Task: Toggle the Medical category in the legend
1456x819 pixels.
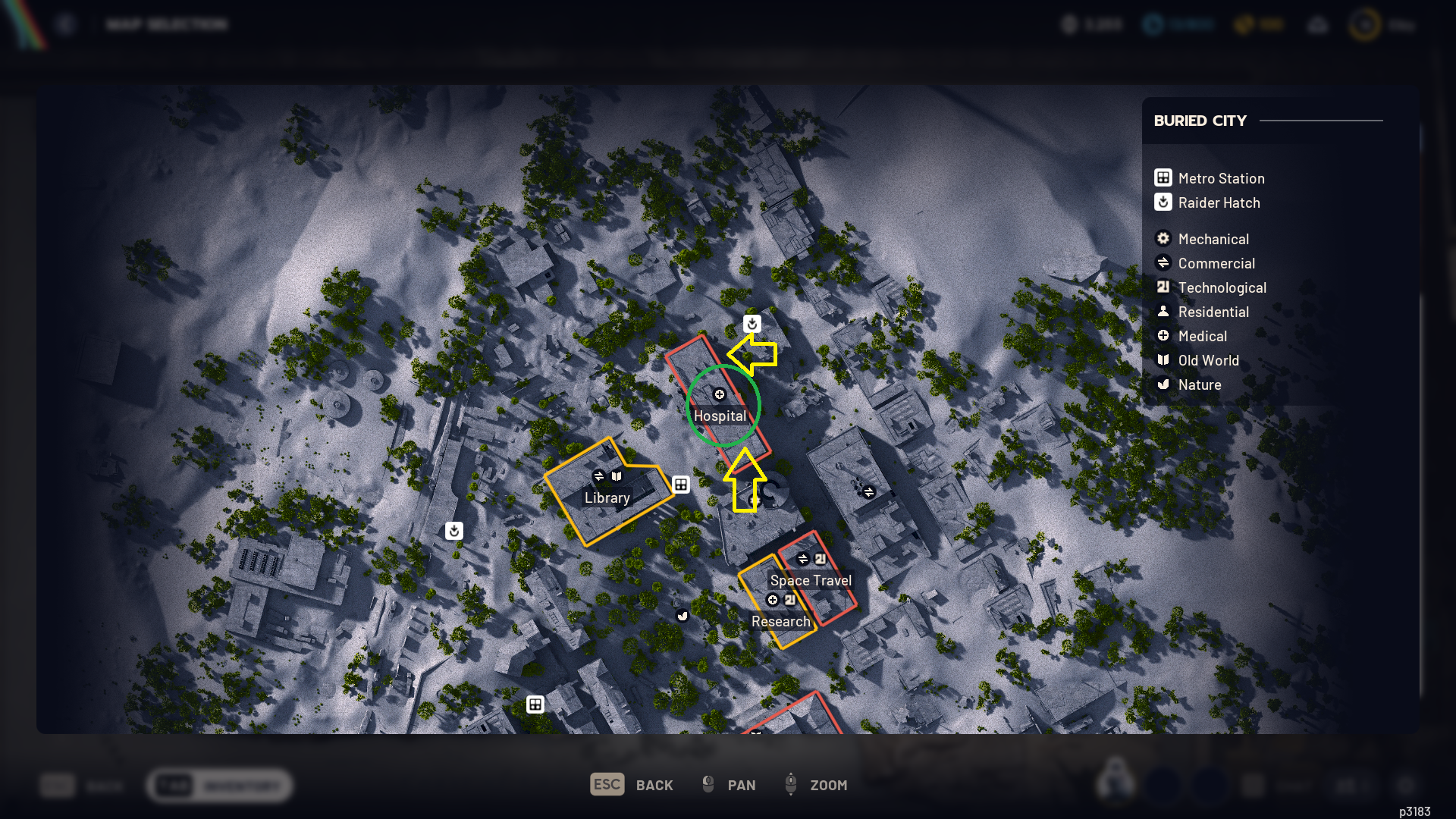Action: pos(1201,336)
